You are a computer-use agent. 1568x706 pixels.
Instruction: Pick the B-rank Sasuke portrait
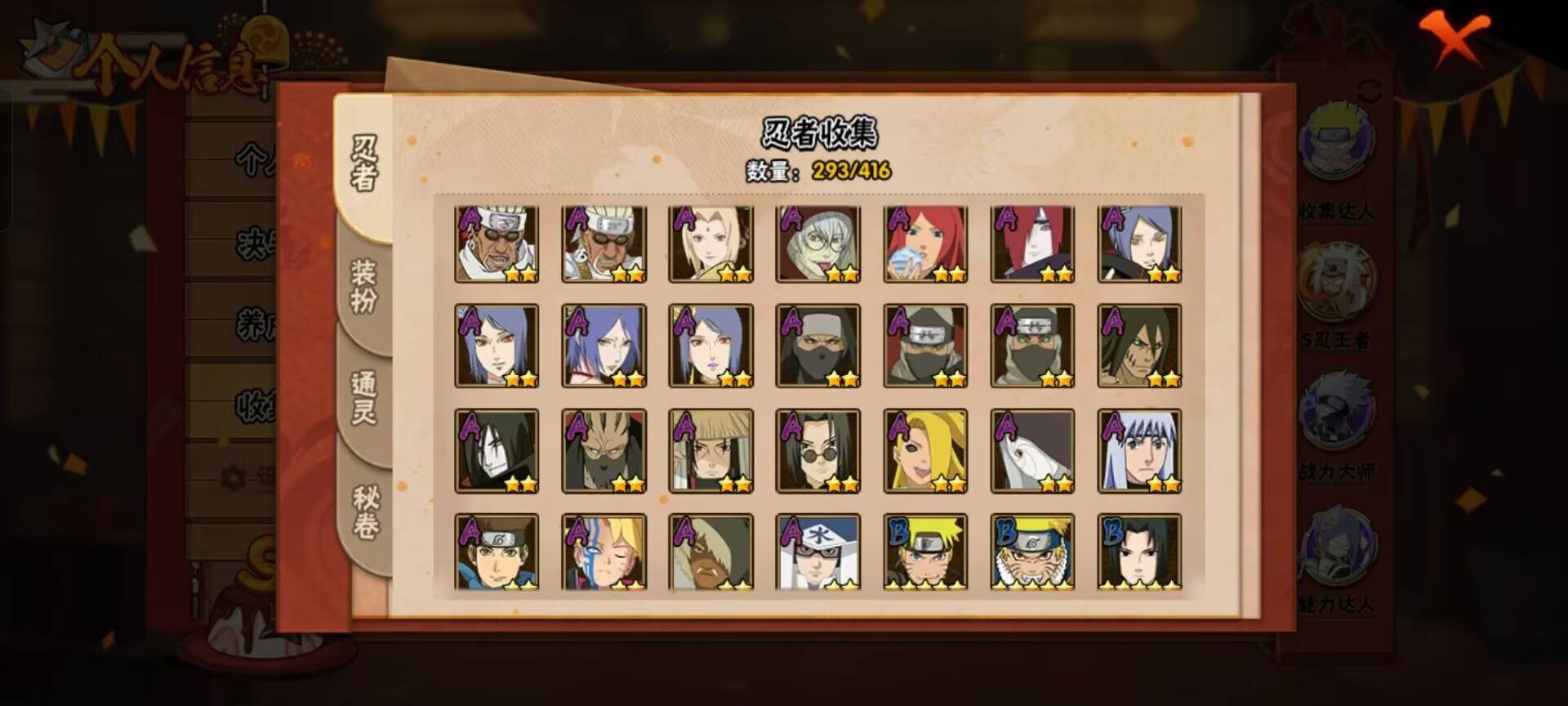[1139, 552]
